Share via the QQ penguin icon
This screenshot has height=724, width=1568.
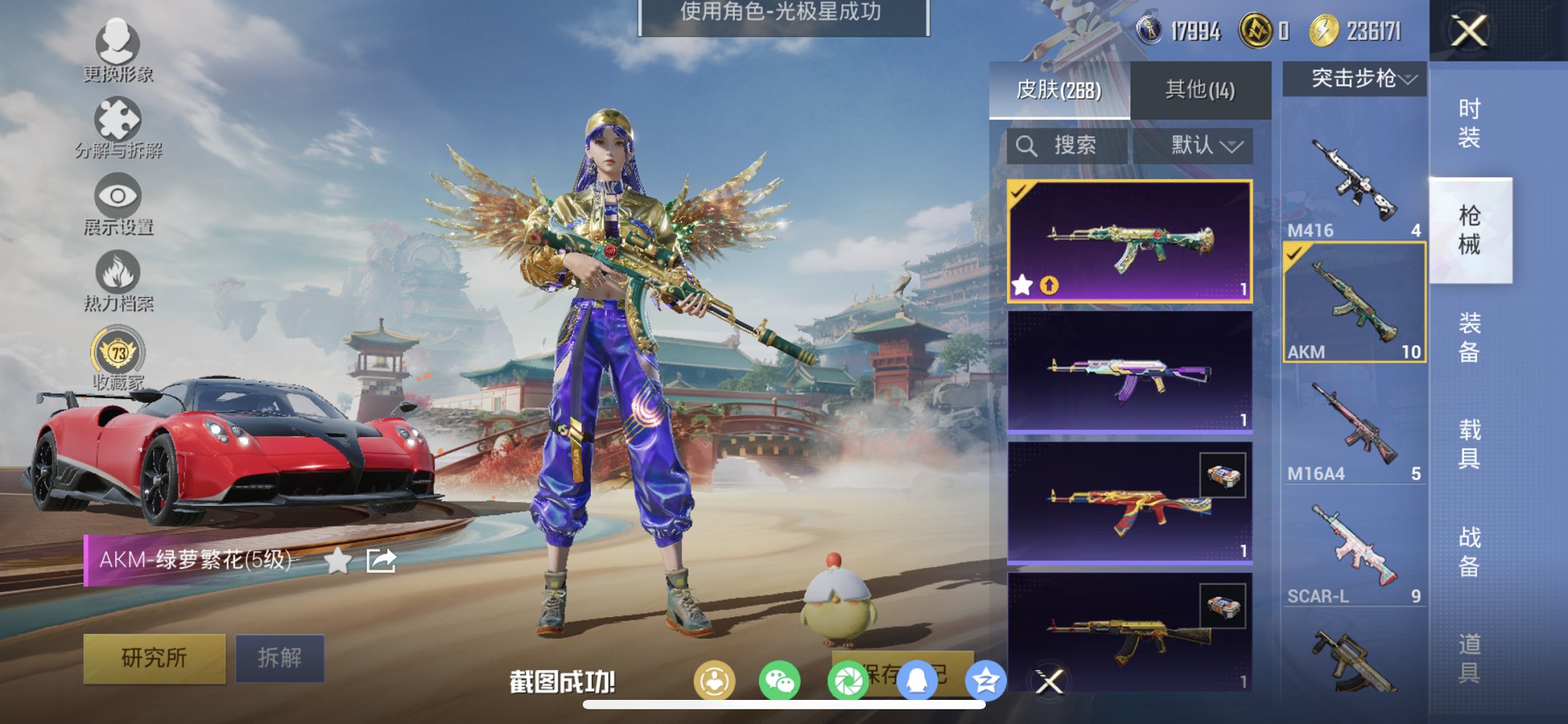pyautogui.click(x=916, y=679)
